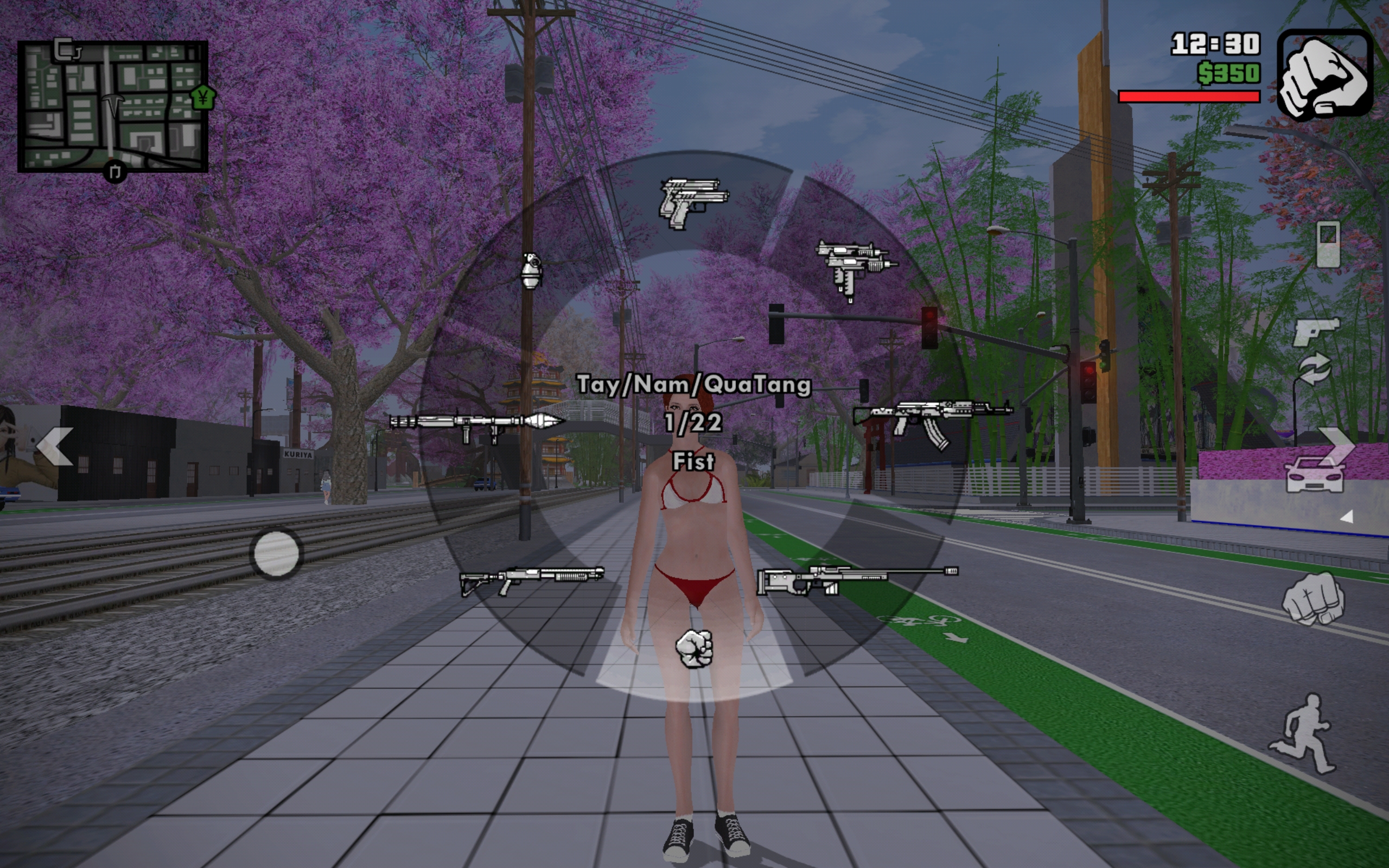Tap the current weapon fist icon
Screen dimensions: 1389x868
point(1325,75)
